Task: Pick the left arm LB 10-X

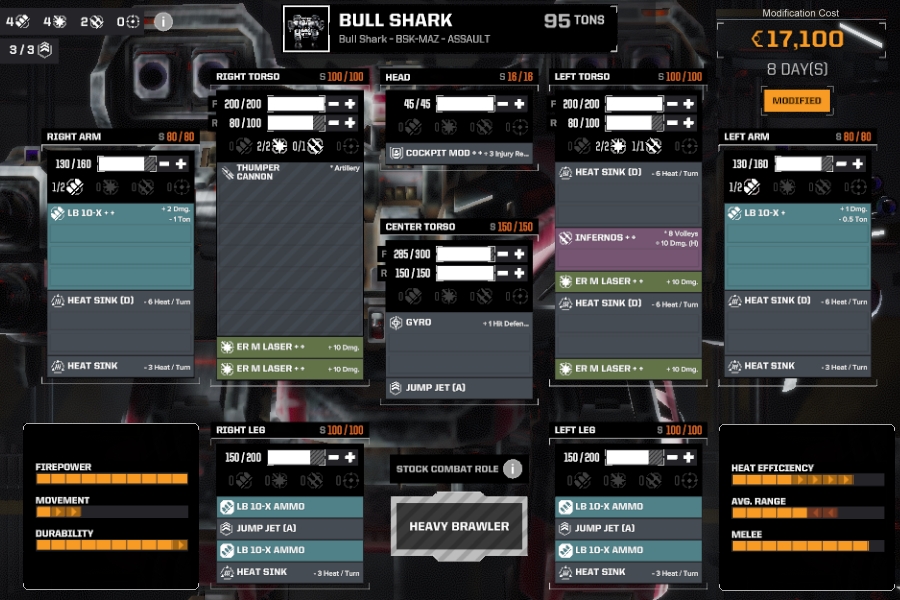Action: point(797,213)
